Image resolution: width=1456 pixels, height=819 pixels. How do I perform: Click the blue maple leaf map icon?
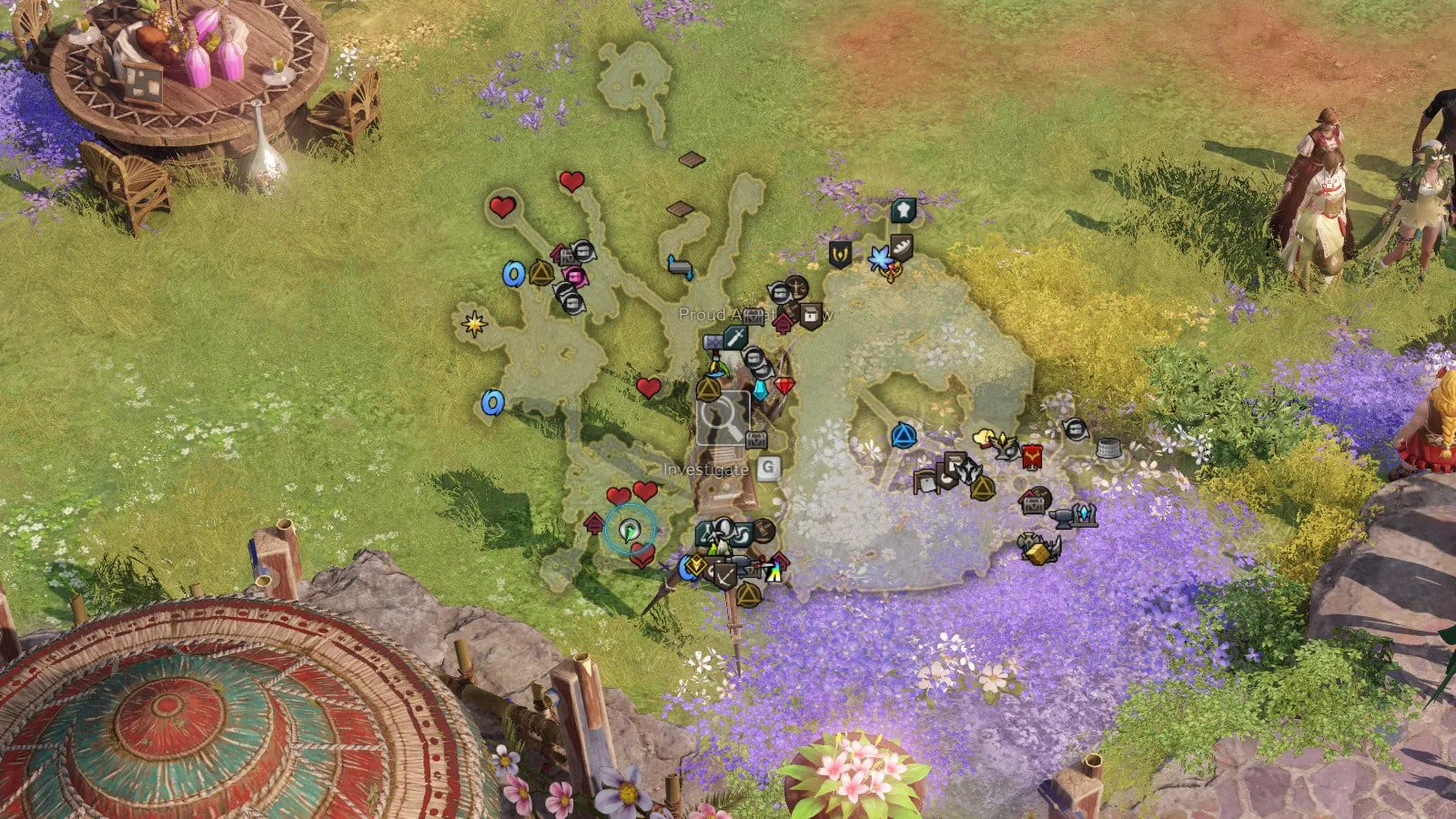pyautogui.click(x=880, y=258)
